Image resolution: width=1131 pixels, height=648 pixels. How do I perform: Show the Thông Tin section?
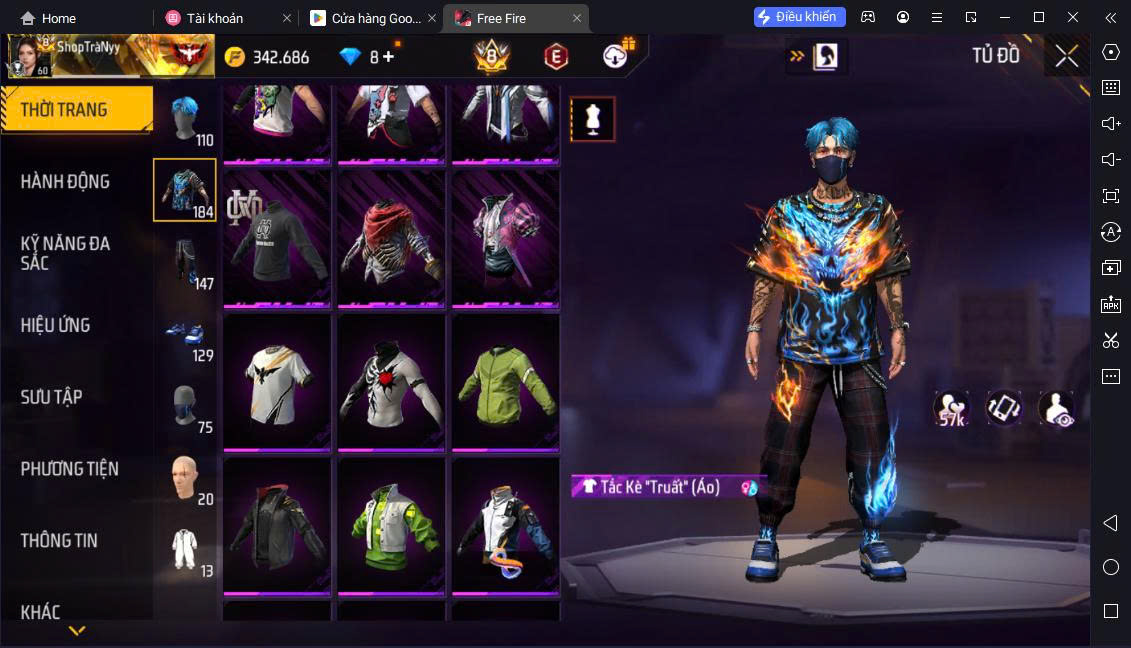pos(60,541)
